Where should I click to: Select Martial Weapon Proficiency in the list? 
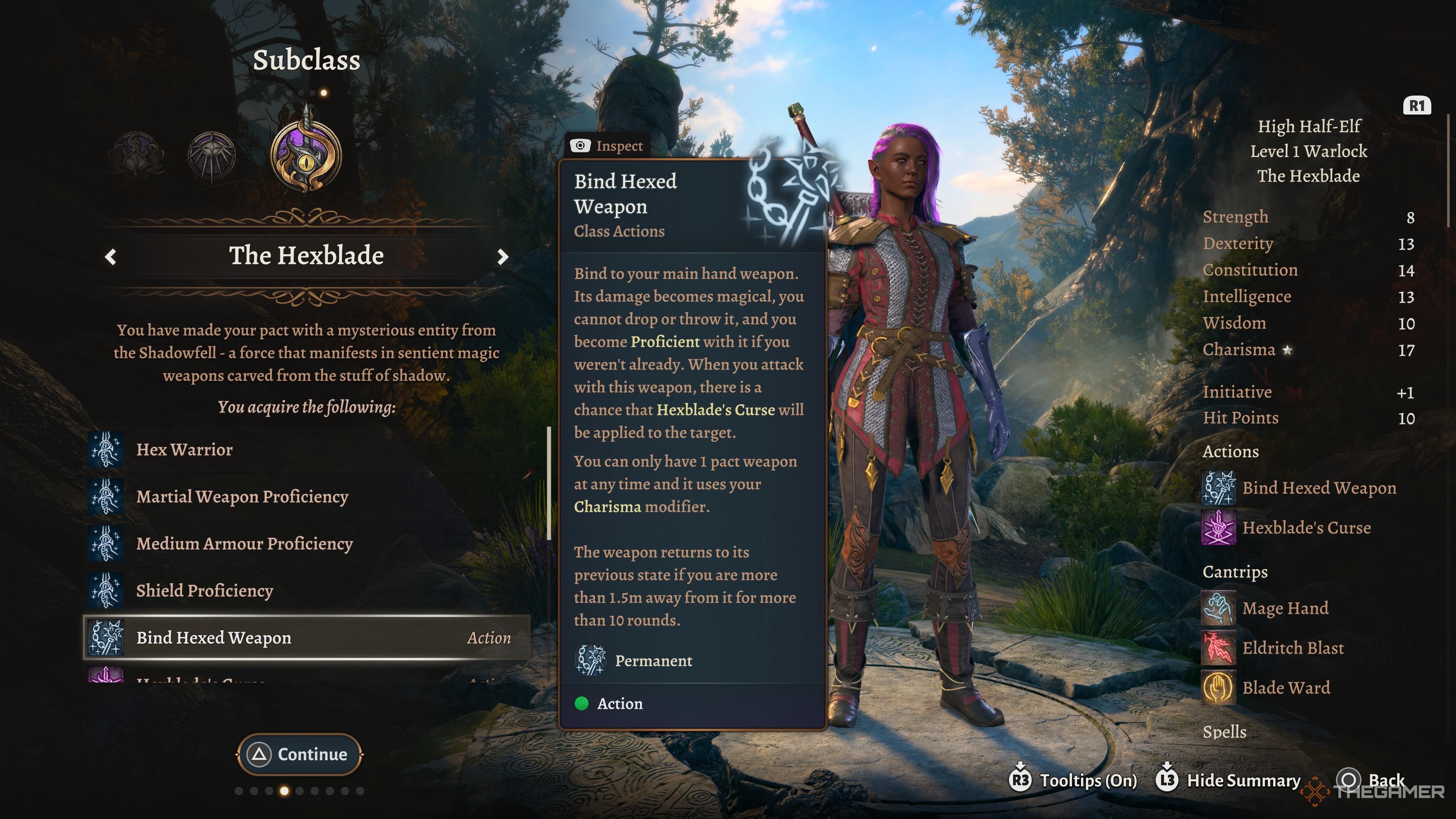click(242, 497)
